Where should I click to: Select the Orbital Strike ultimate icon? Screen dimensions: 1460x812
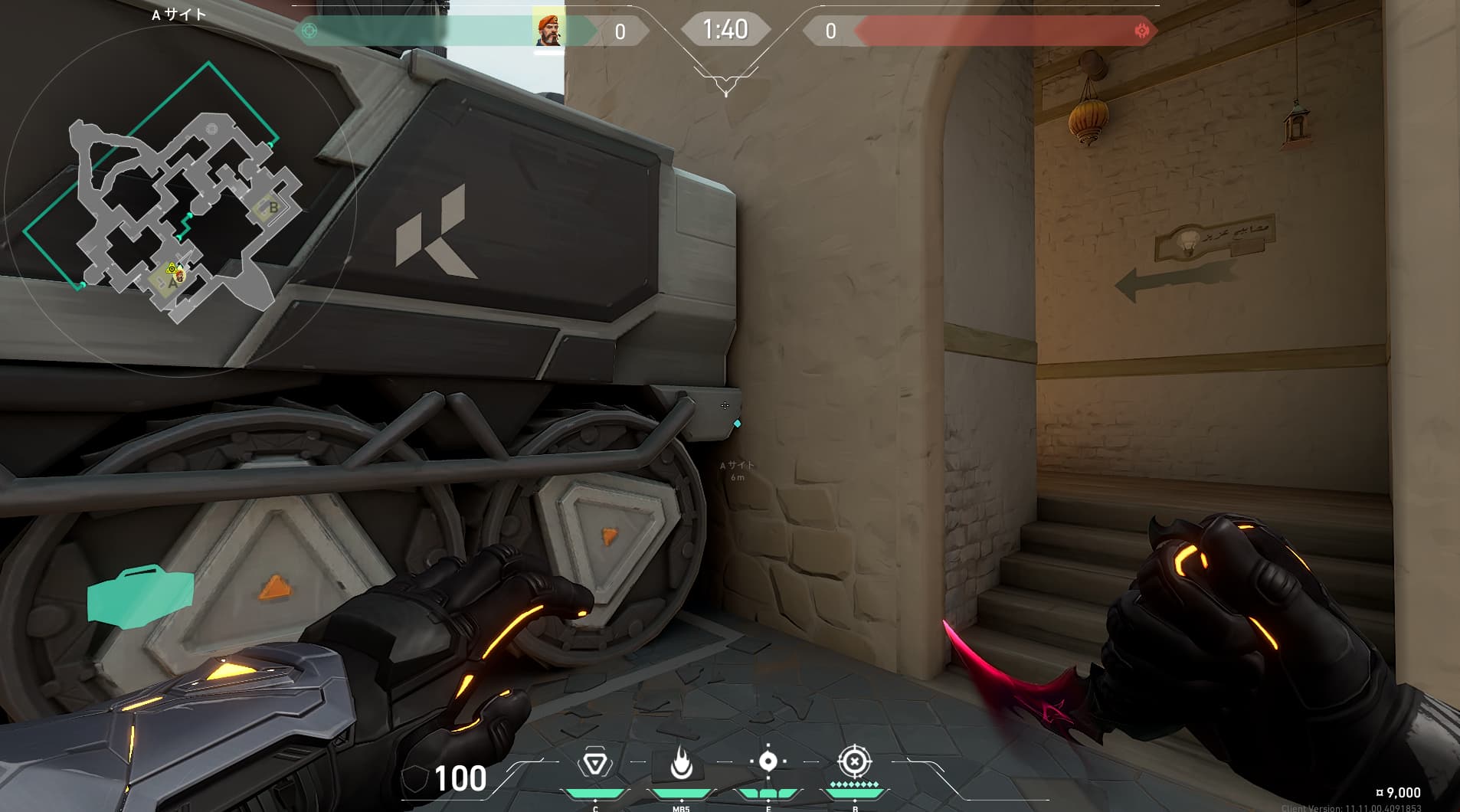(x=854, y=761)
